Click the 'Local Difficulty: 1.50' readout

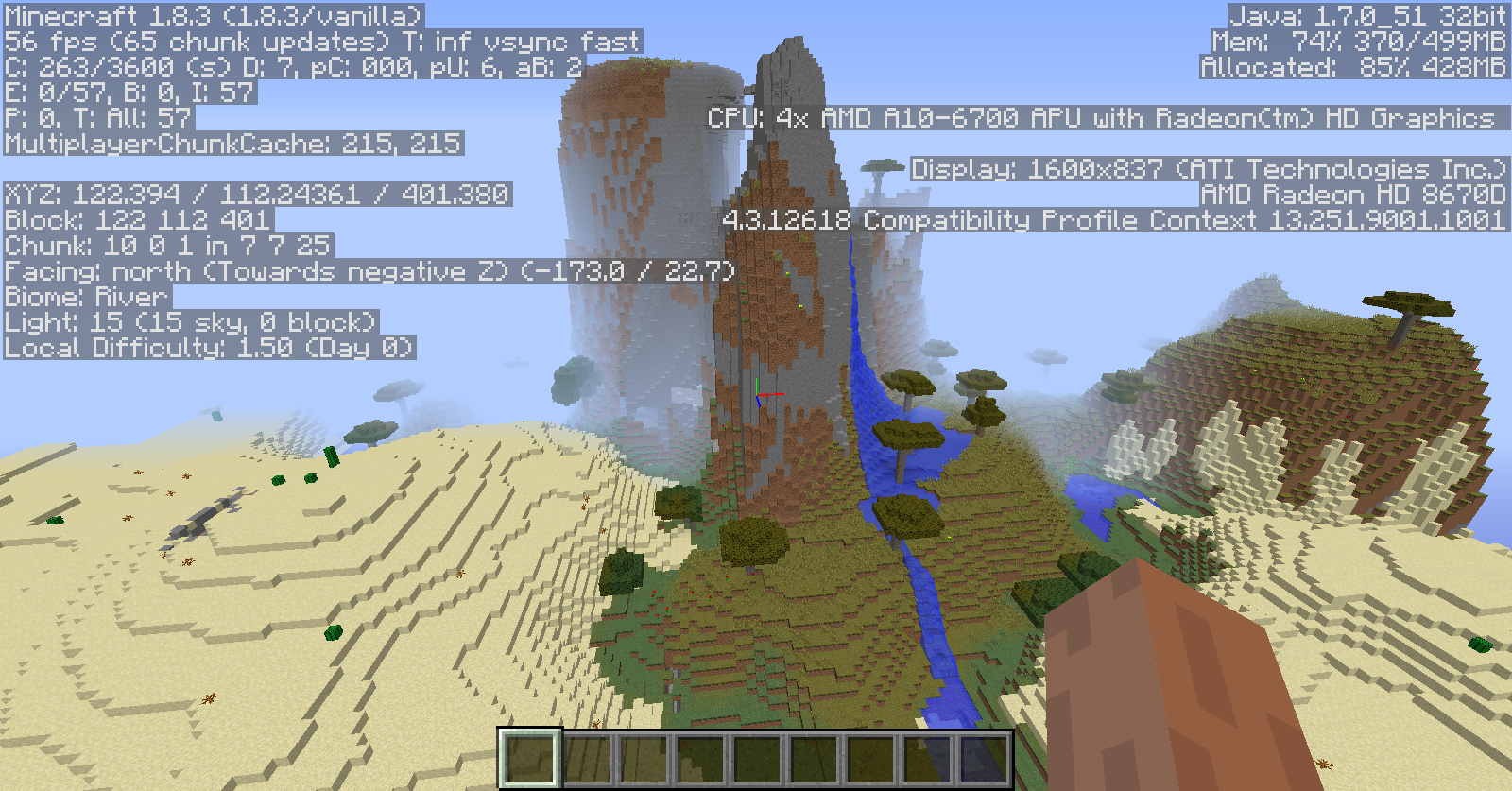(x=208, y=347)
